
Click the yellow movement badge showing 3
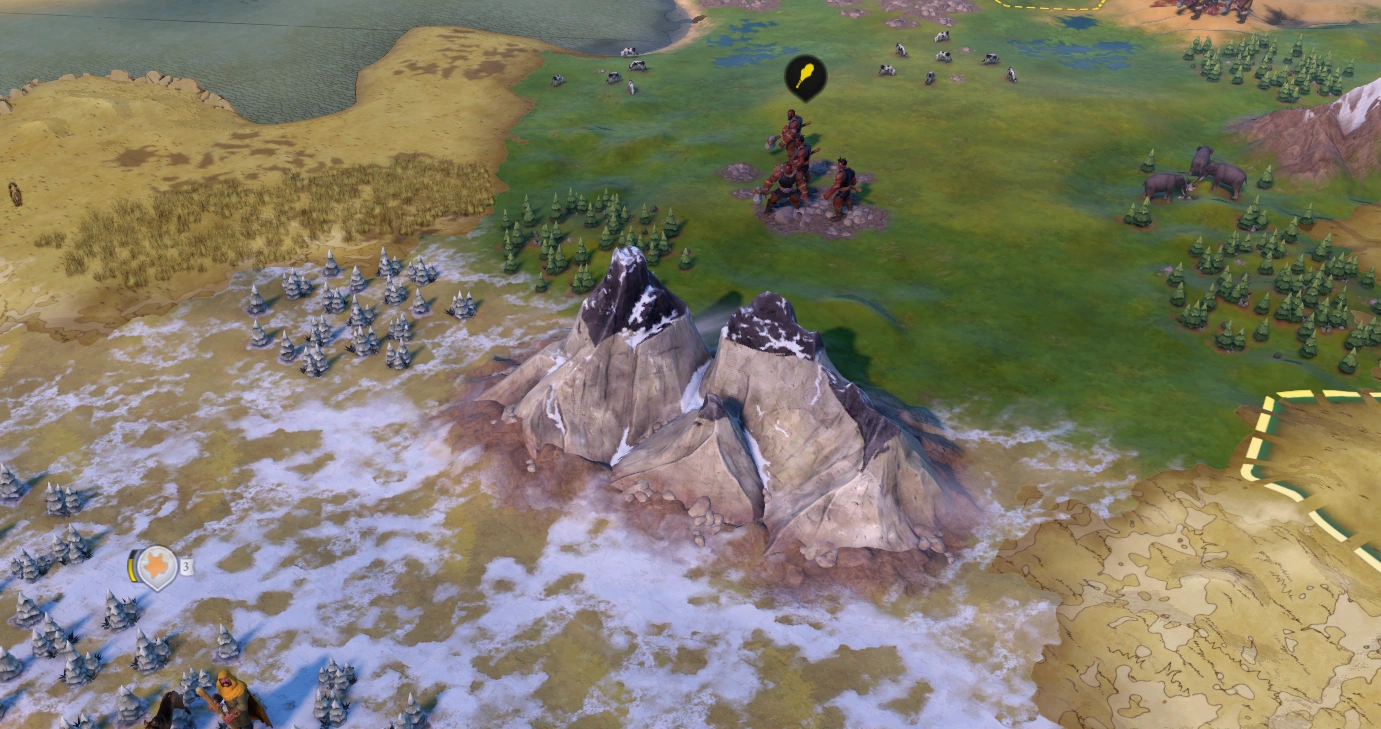pos(186,565)
